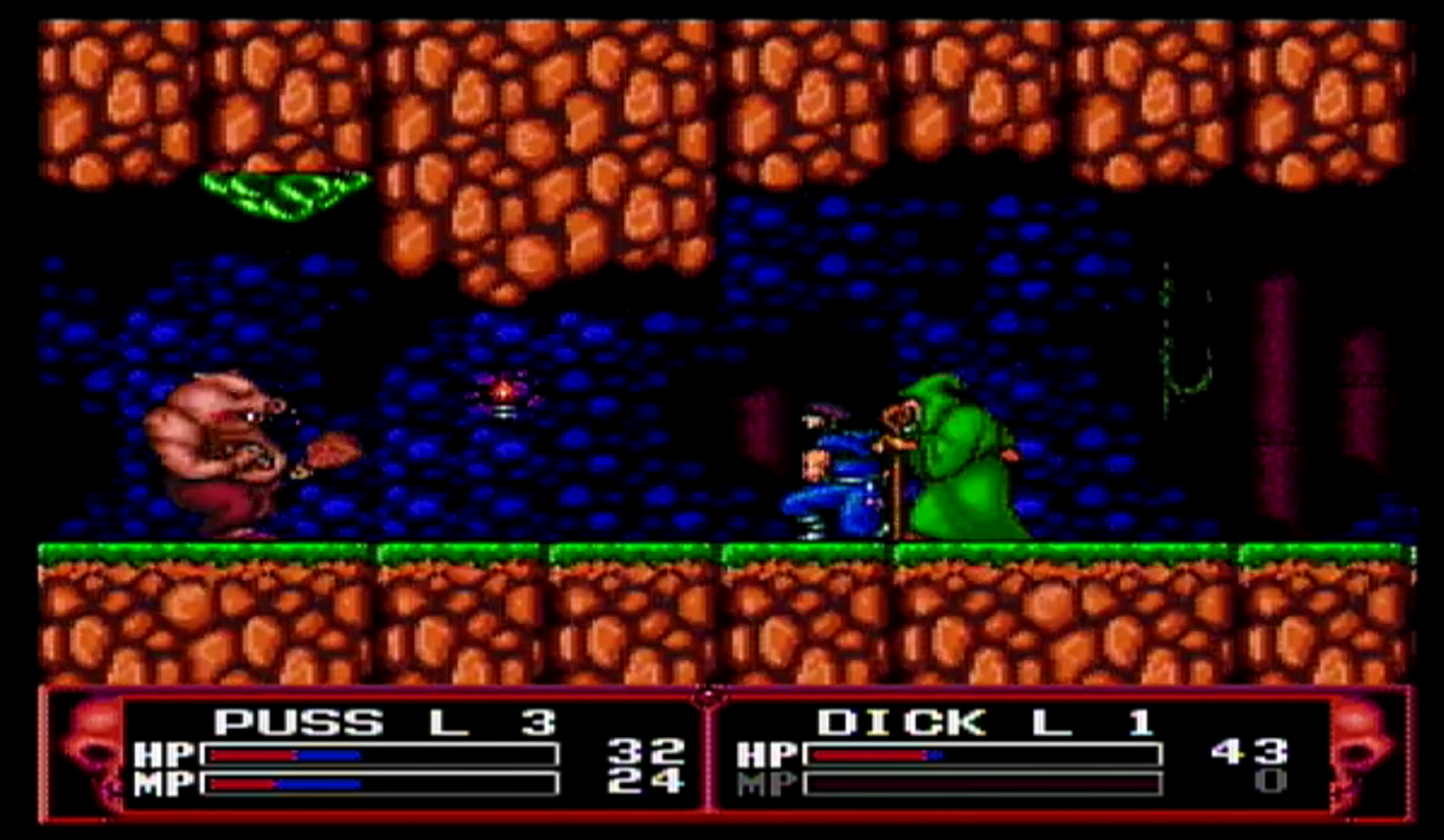
Task: Select the DICK L 1 name label
Action: click(x=987, y=721)
